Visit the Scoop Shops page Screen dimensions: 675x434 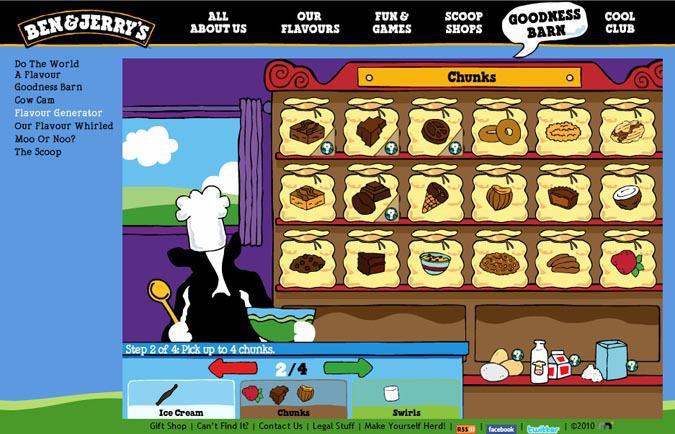(463, 22)
